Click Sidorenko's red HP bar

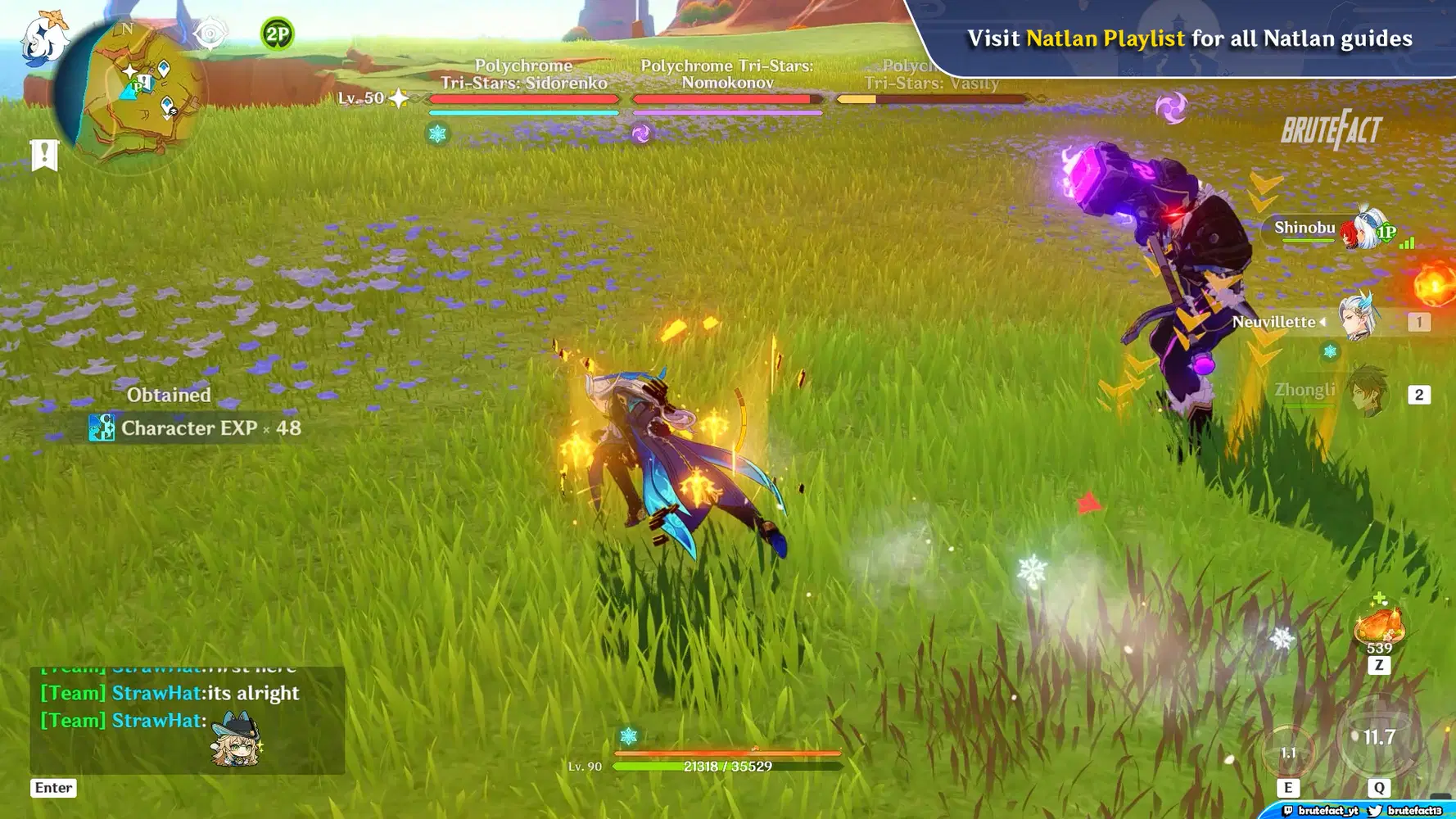pyautogui.click(x=524, y=98)
